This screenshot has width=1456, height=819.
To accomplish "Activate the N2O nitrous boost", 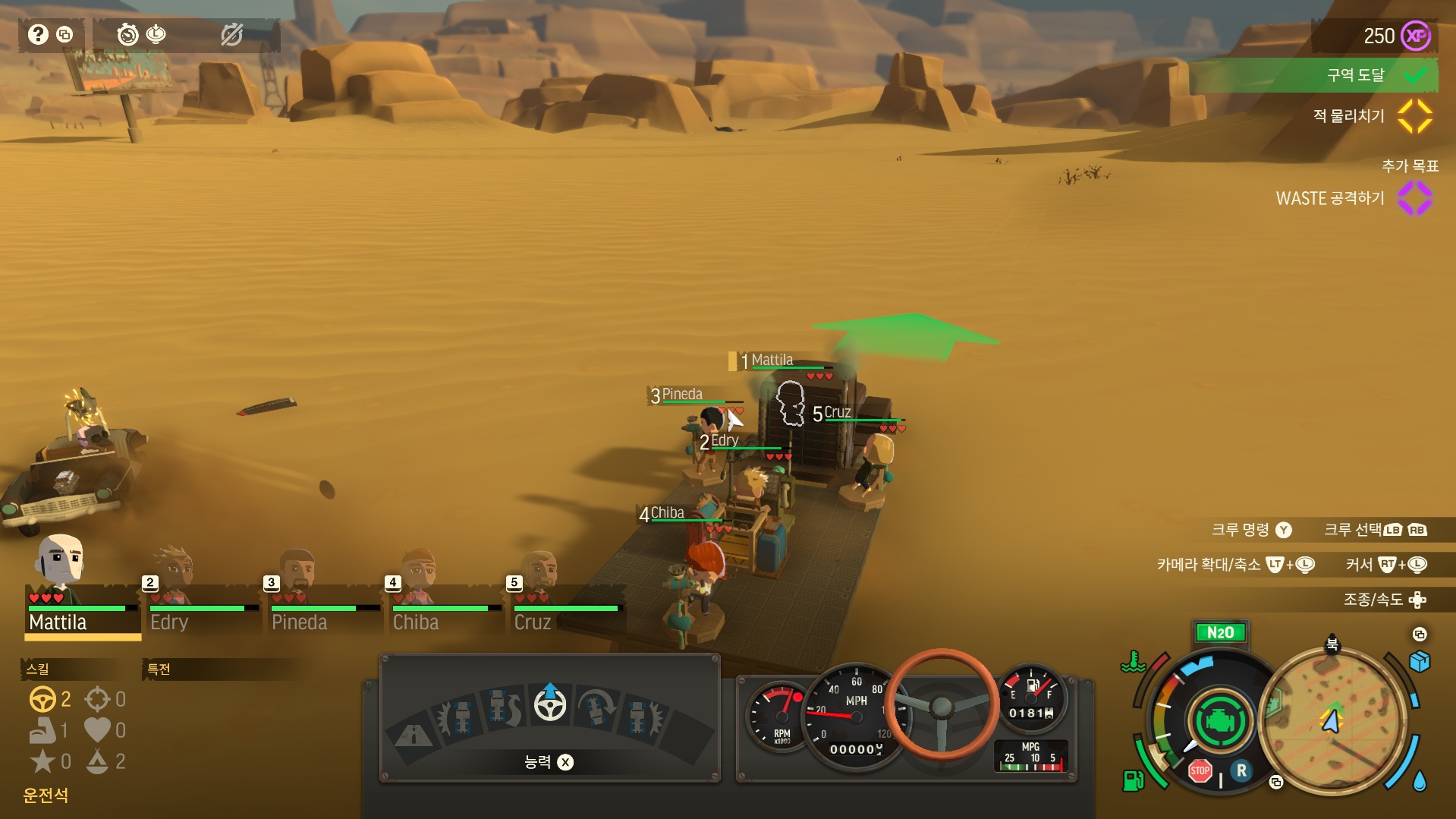I will (1220, 632).
